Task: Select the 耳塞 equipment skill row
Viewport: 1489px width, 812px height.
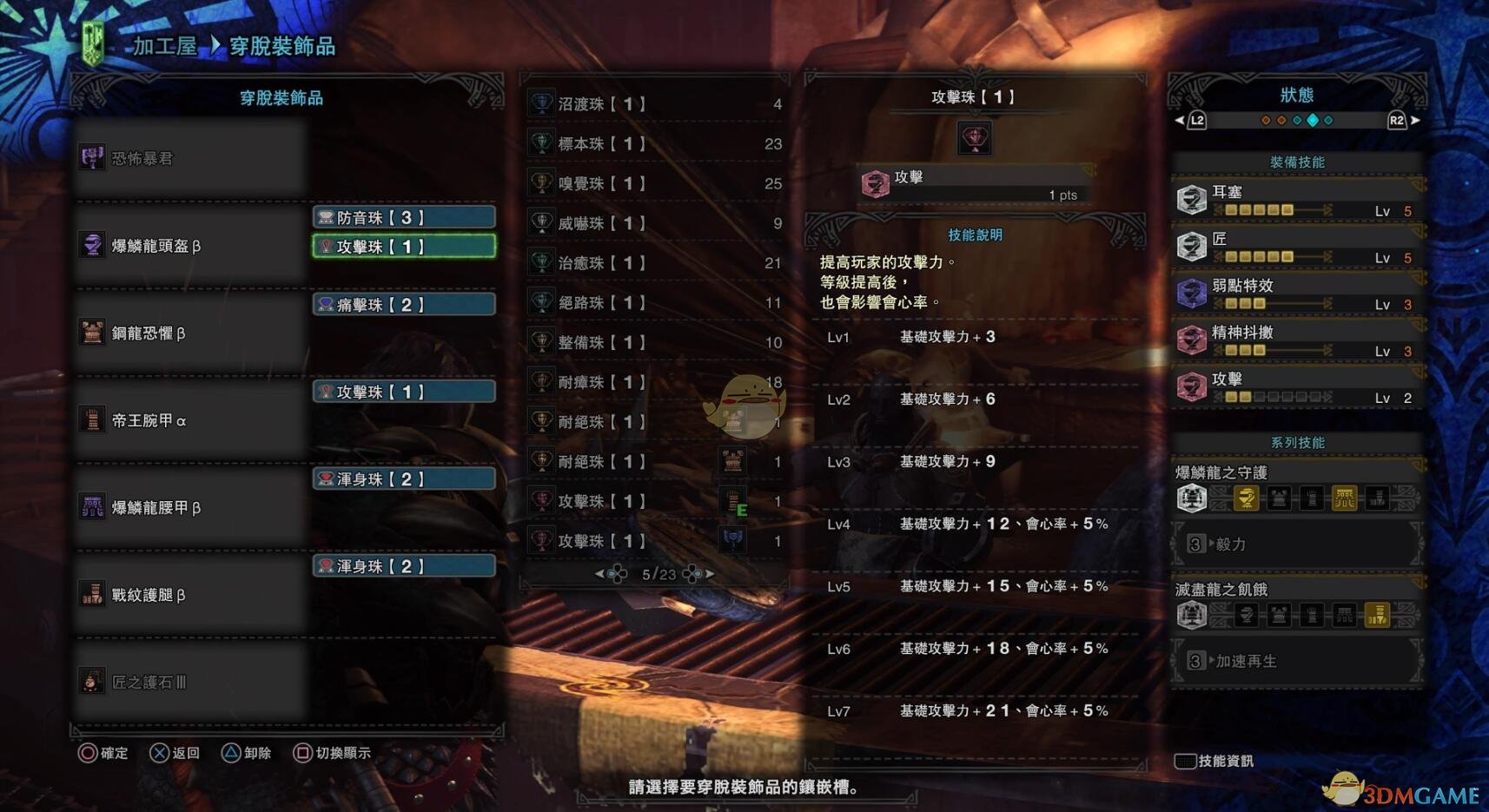Action: (x=1297, y=200)
